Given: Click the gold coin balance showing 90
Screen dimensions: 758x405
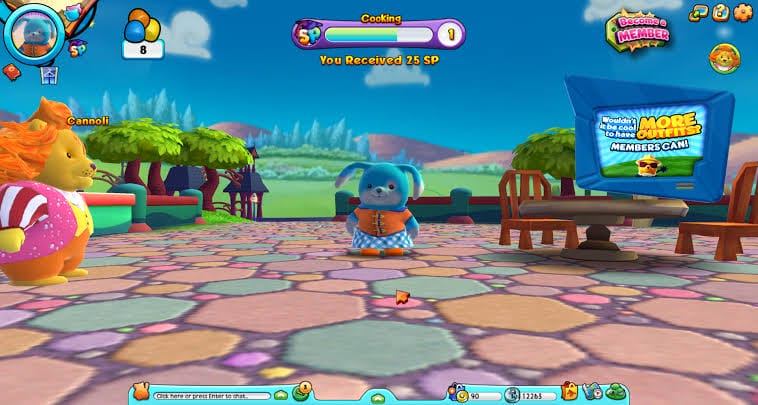Looking at the screenshot, I should coord(472,395).
